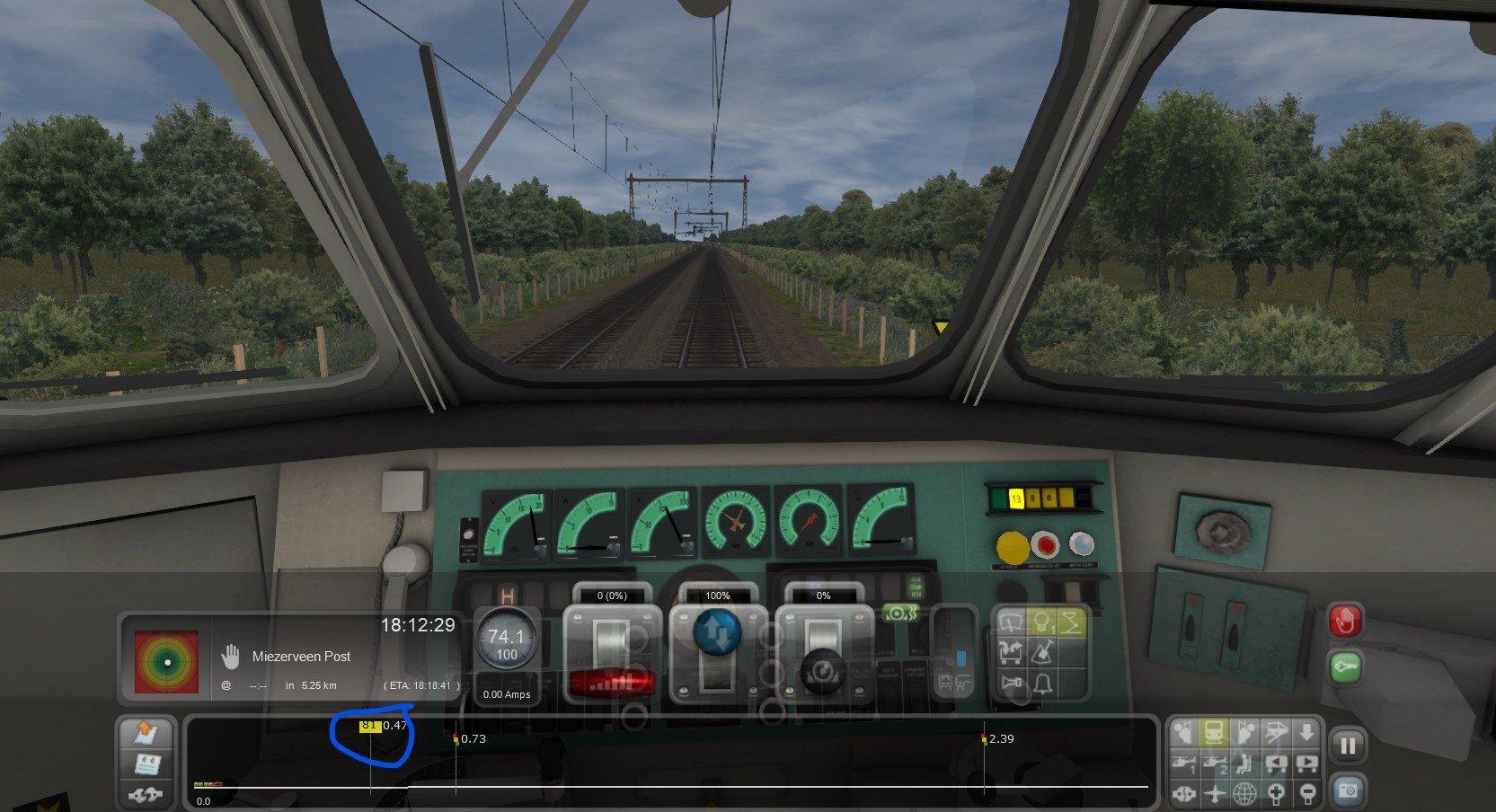Image resolution: width=1496 pixels, height=812 pixels.
Task: Switch to the passenger seat view
Action: tap(1244, 764)
